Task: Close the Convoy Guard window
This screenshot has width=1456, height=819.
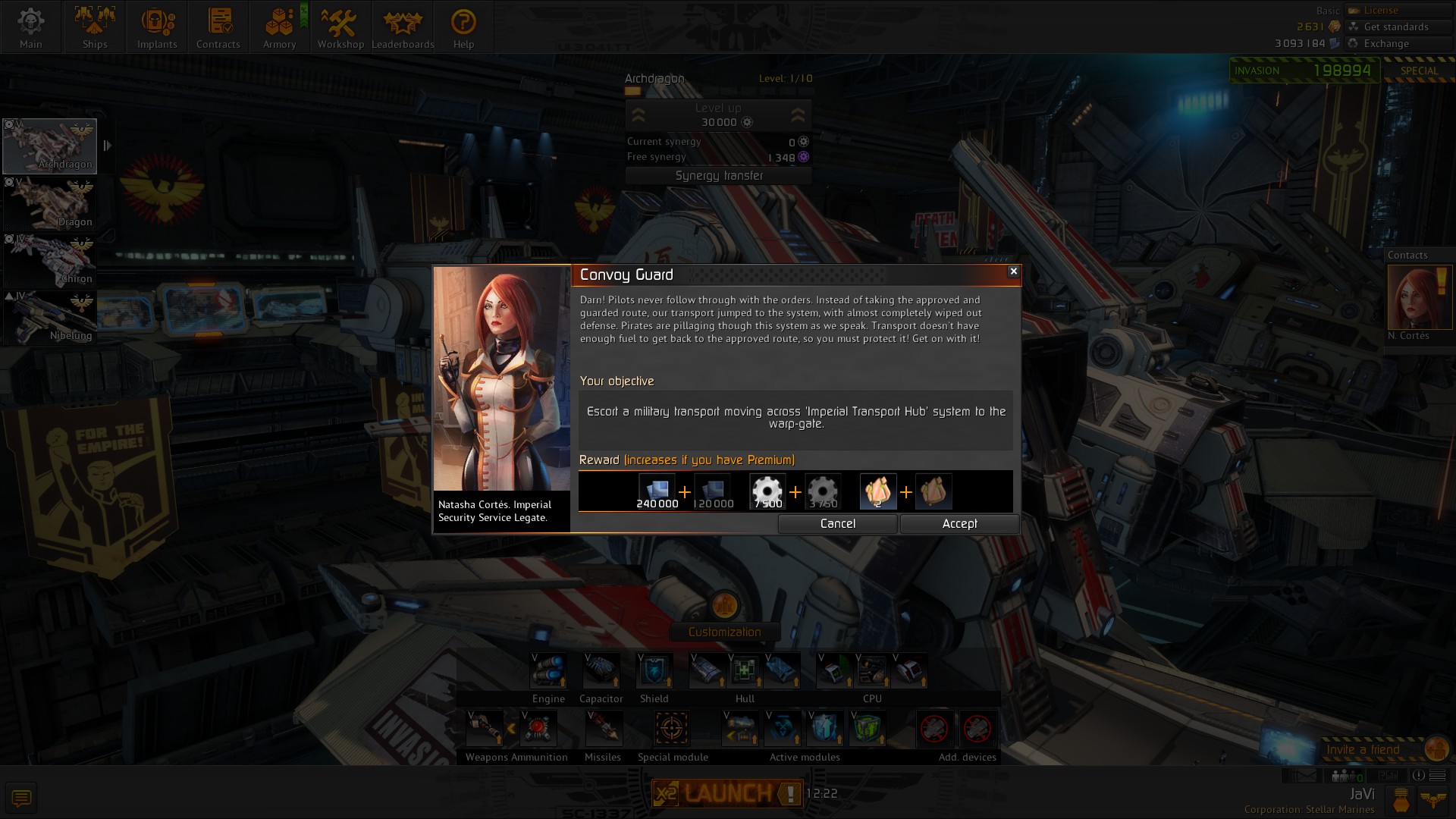Action: click(x=1013, y=271)
